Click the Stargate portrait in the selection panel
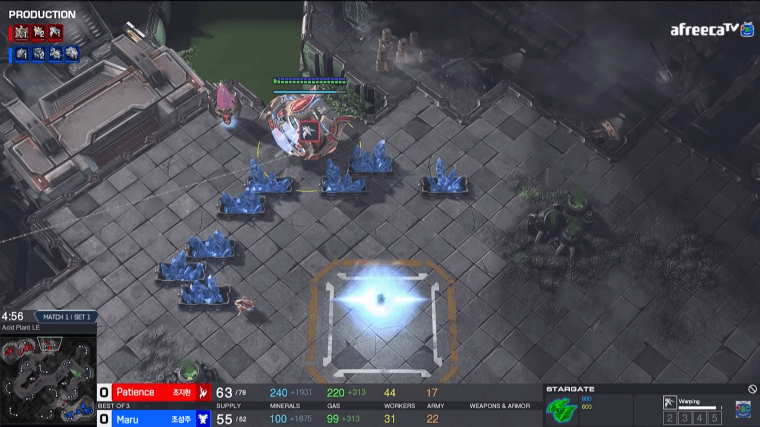This screenshot has width=760, height=427. [x=560, y=408]
